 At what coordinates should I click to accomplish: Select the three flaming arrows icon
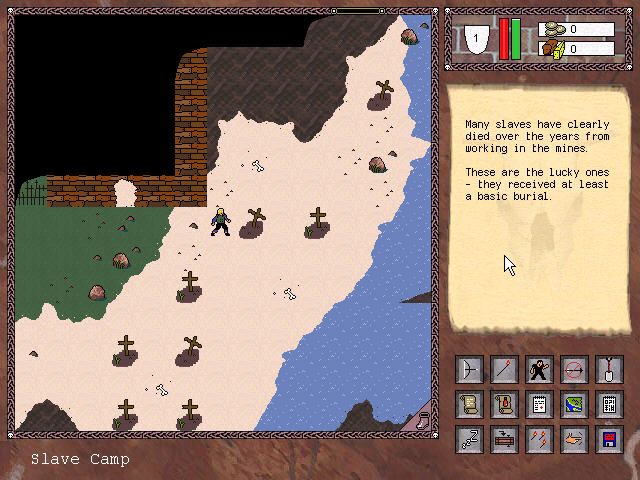point(540,439)
